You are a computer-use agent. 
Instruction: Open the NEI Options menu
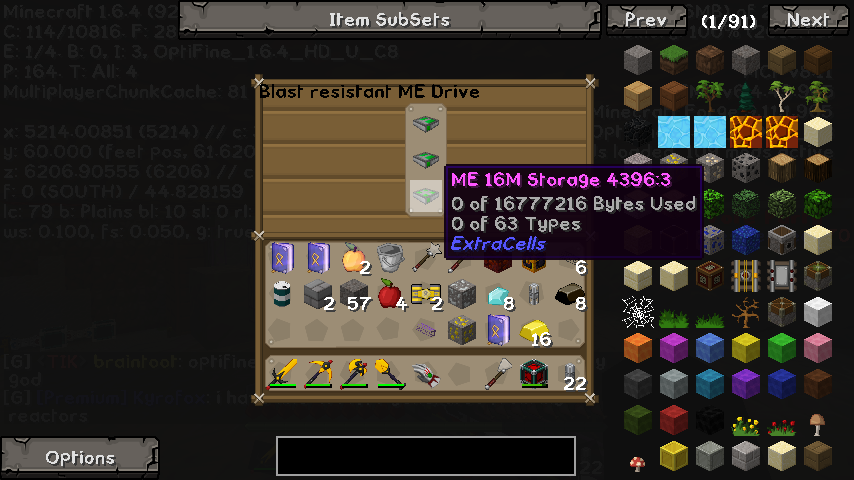click(x=80, y=457)
